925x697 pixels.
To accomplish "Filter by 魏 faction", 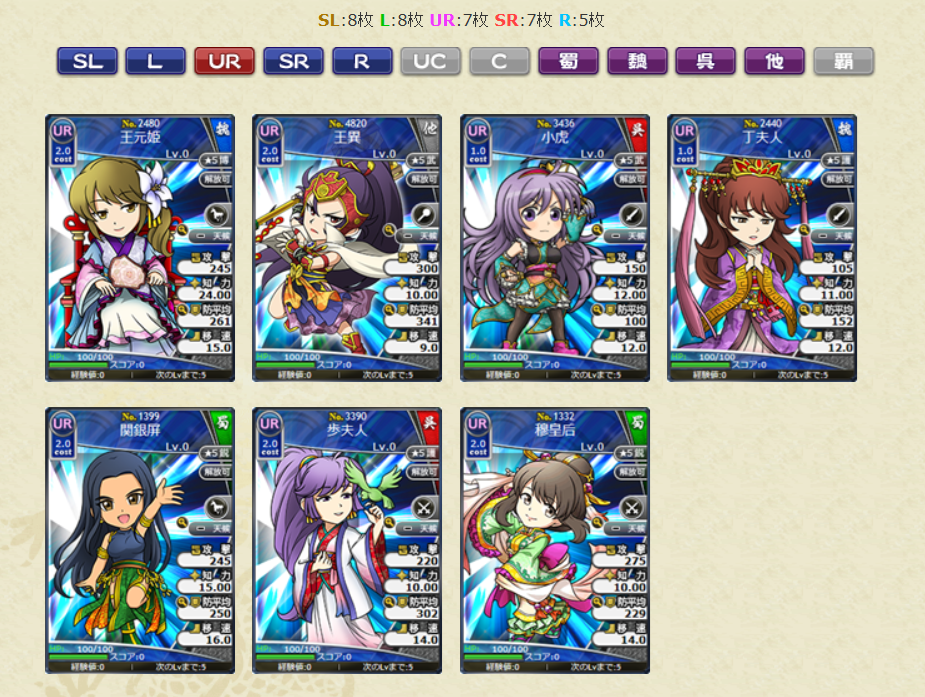I will [637, 61].
